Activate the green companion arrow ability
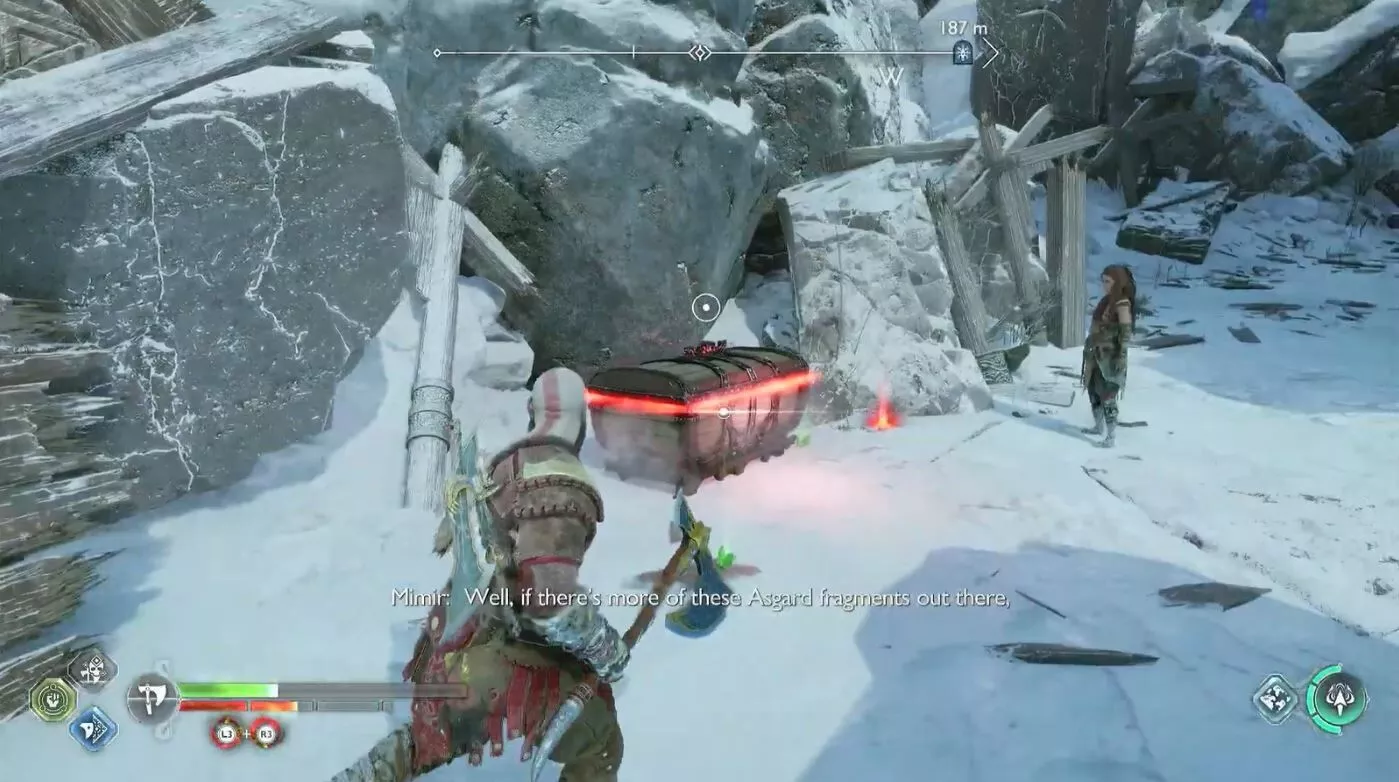This screenshot has height=782, width=1399. pyautogui.click(x=1338, y=698)
